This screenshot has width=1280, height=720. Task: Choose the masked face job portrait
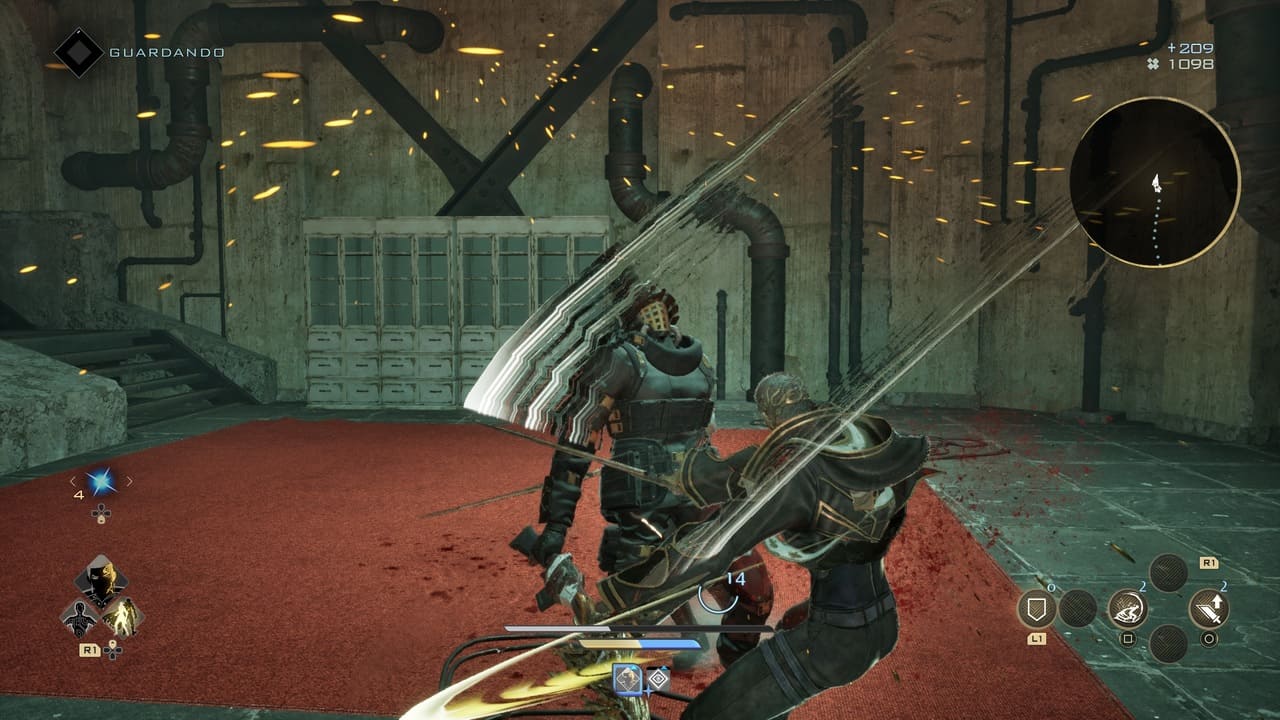point(100,580)
